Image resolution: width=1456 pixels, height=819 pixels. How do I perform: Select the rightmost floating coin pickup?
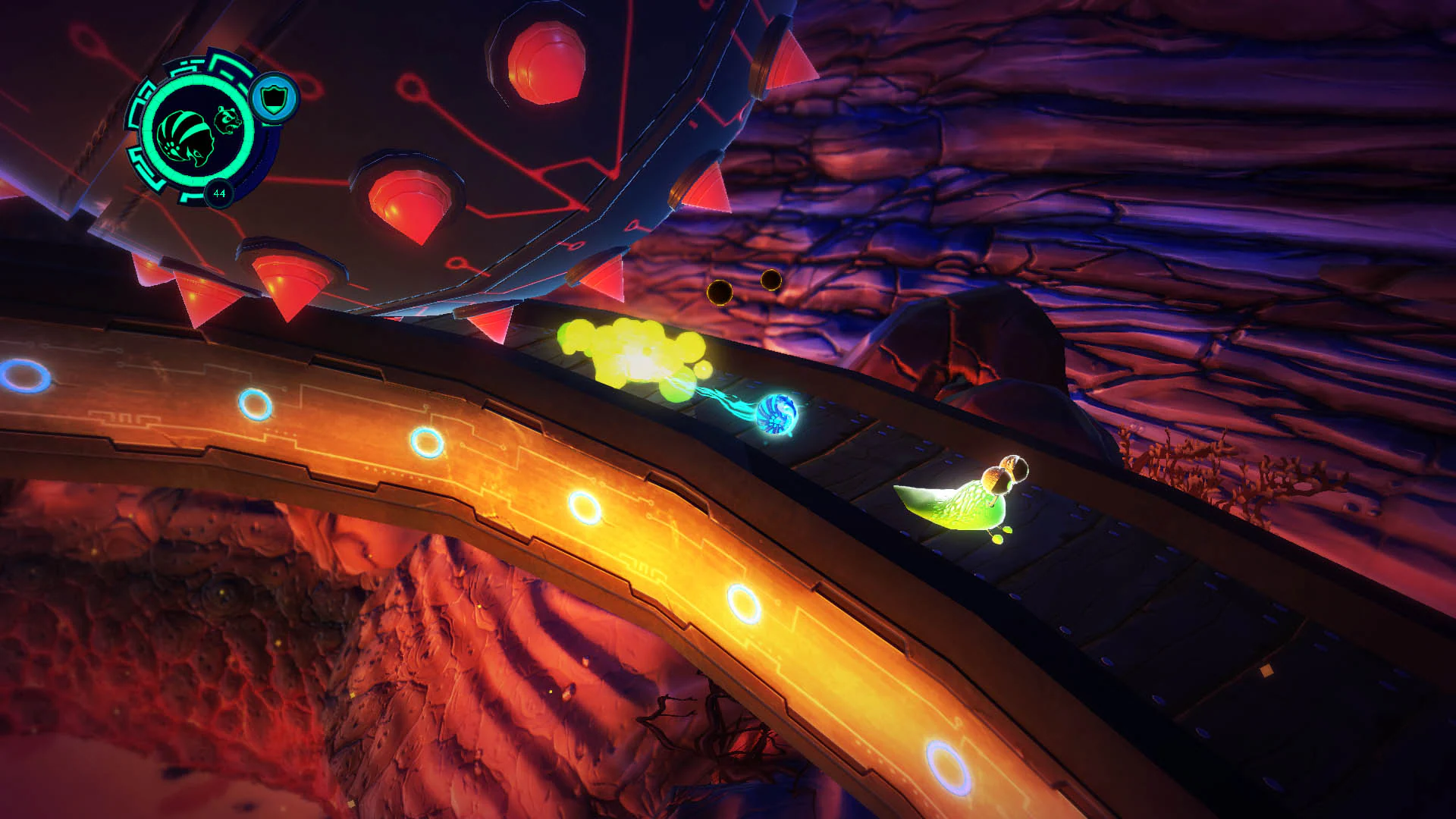coord(770,278)
